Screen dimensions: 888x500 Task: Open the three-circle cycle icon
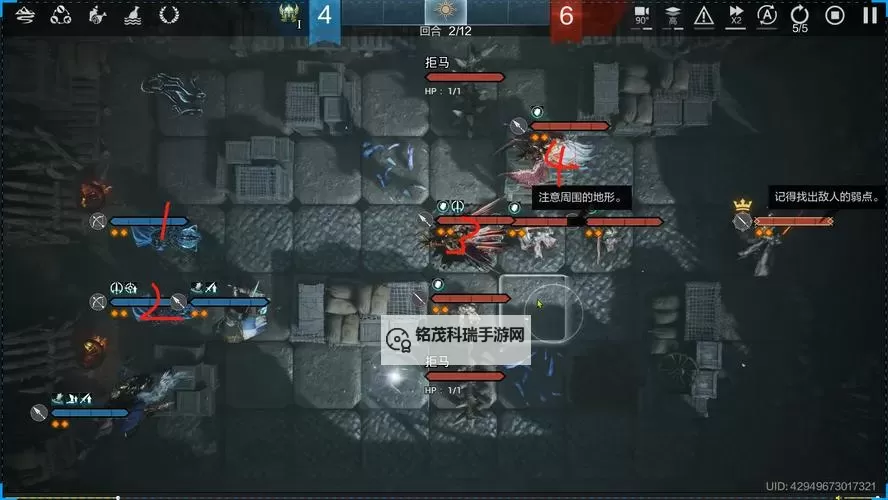(x=61, y=15)
